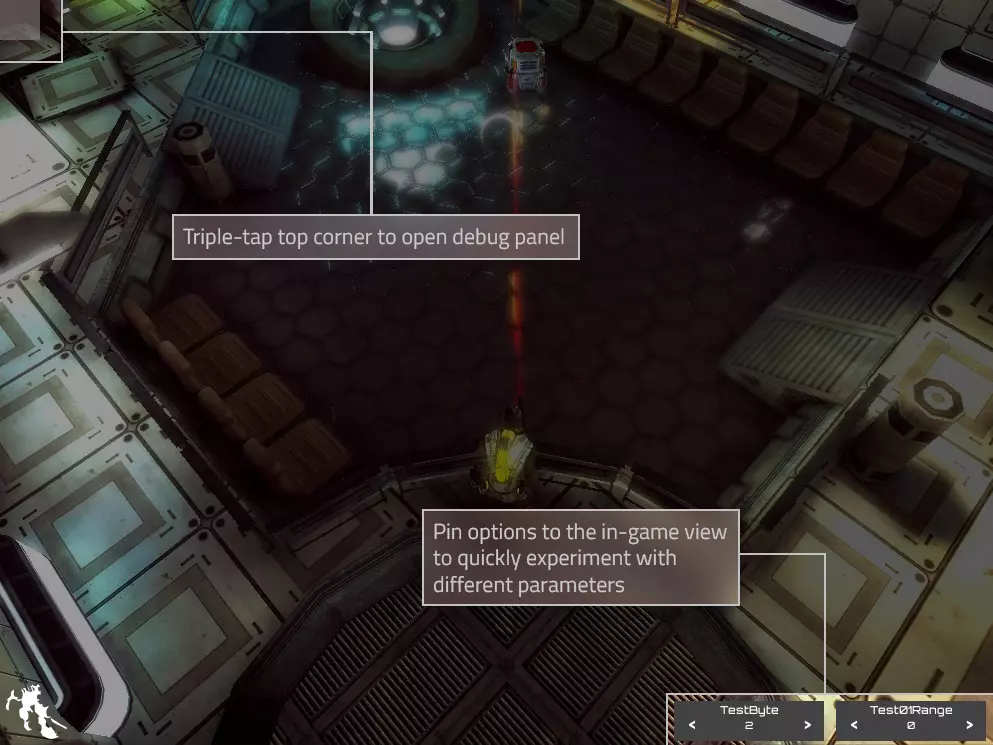Screen dimensions: 993x745
Task: Increase the TestByte value
Action: tap(807, 725)
